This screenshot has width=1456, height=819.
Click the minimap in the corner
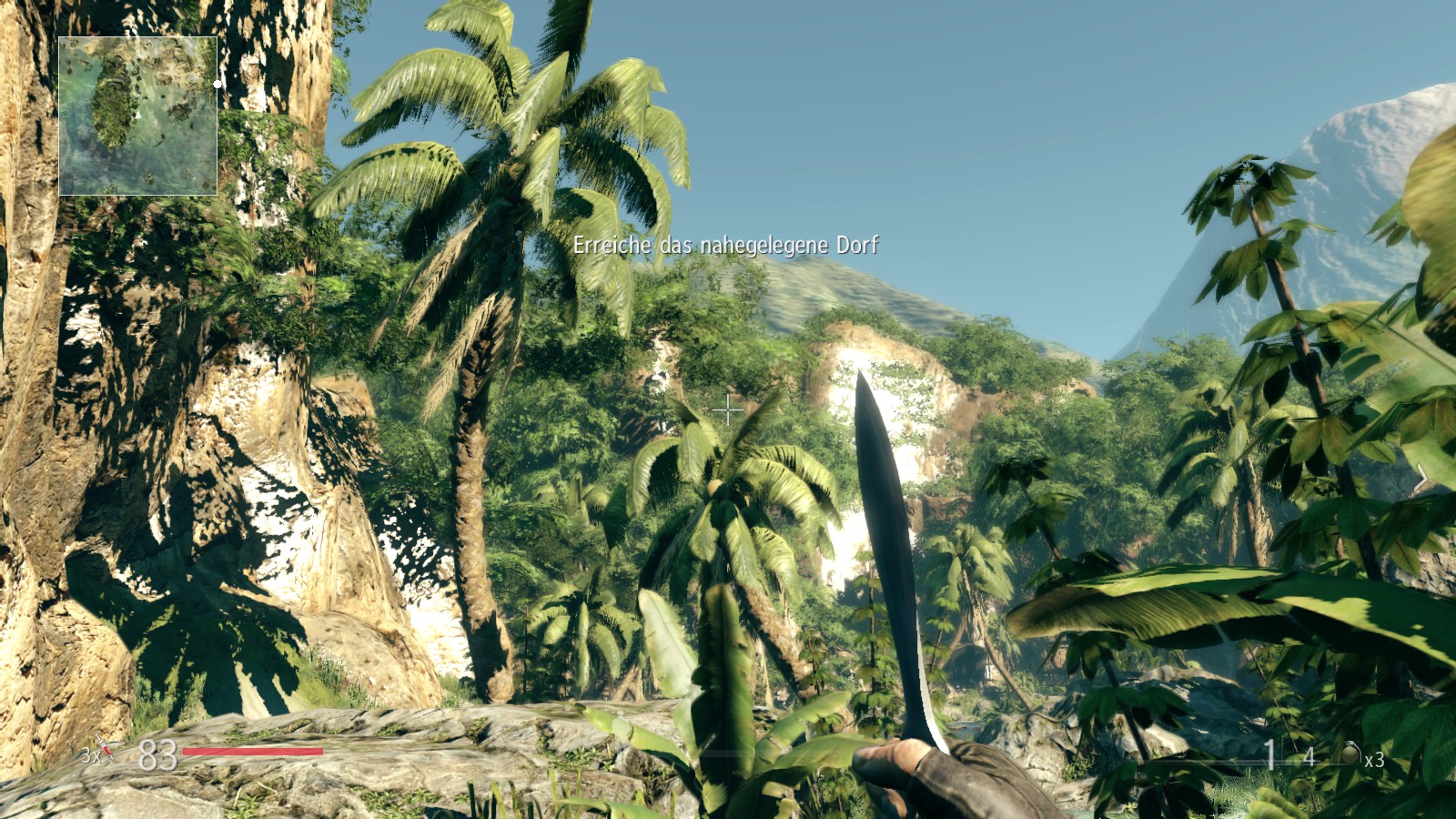(137, 116)
